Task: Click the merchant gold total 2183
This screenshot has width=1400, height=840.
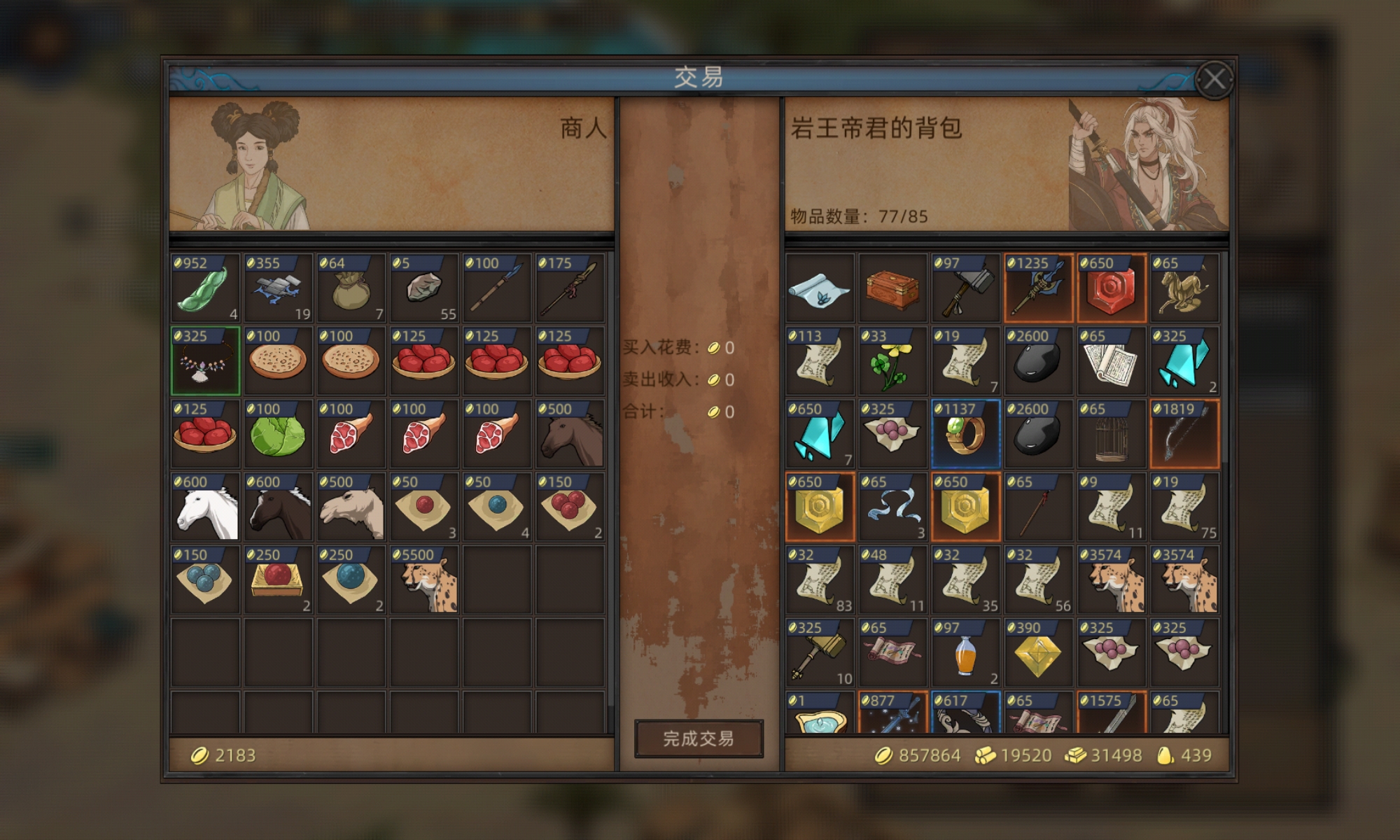Action: 227,755
